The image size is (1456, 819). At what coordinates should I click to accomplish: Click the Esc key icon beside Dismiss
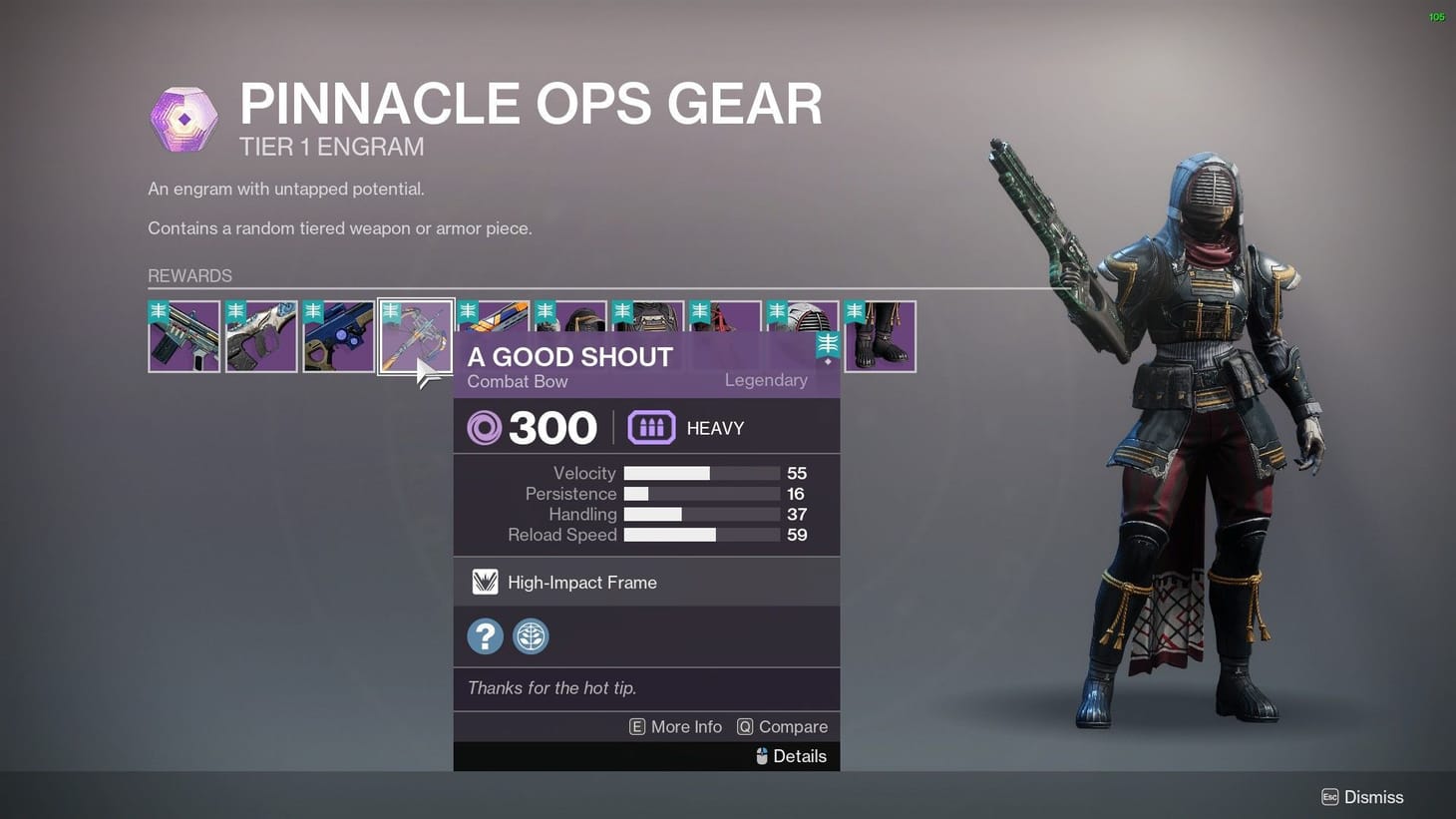coord(1330,797)
